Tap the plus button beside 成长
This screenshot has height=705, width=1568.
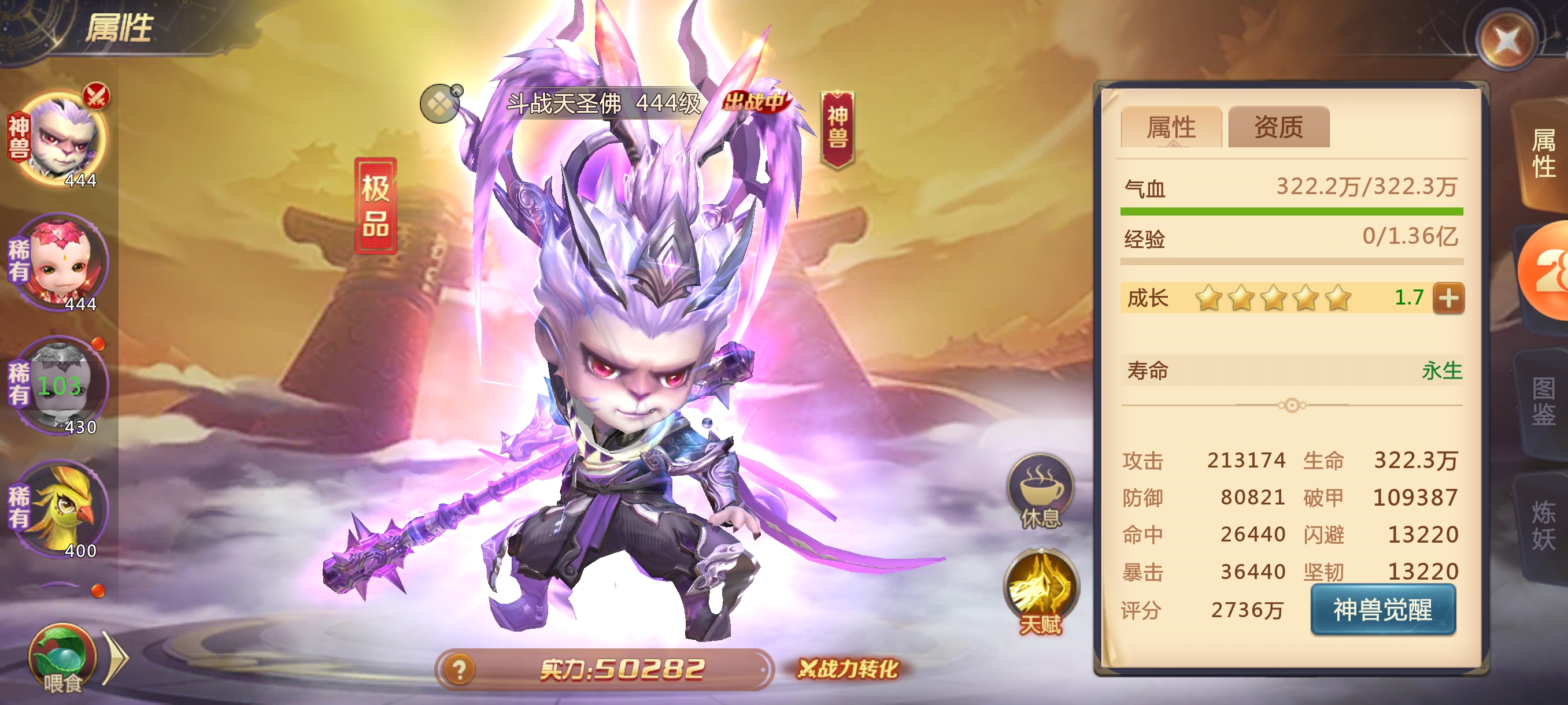1448,298
